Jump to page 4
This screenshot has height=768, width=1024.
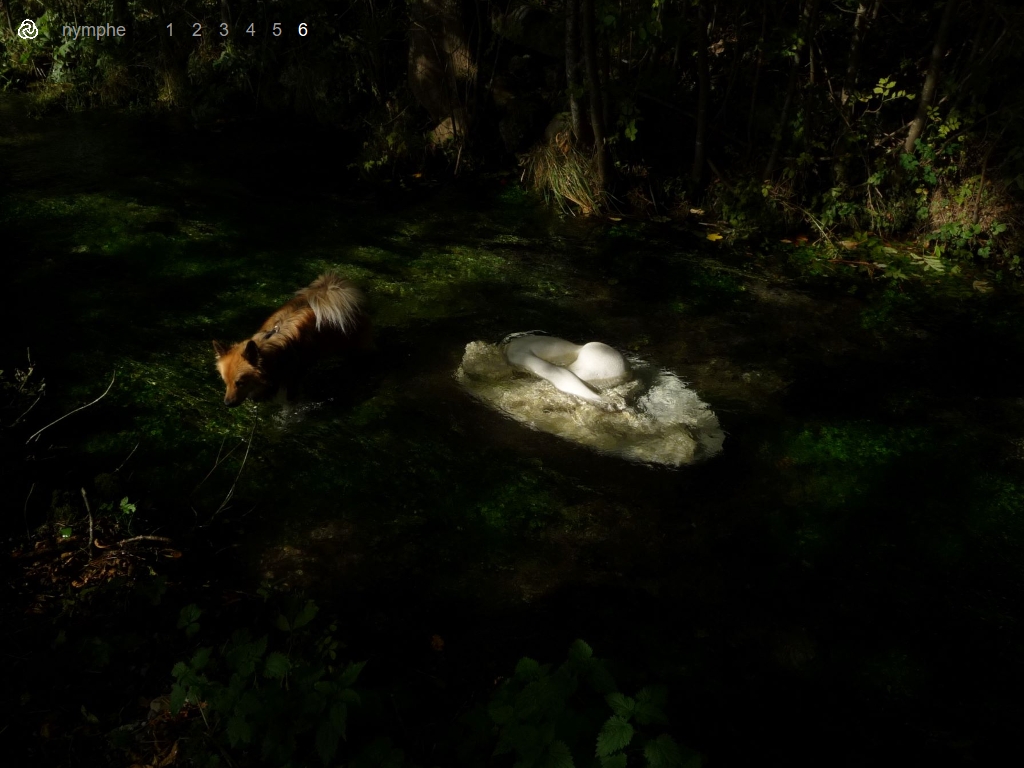tap(250, 30)
